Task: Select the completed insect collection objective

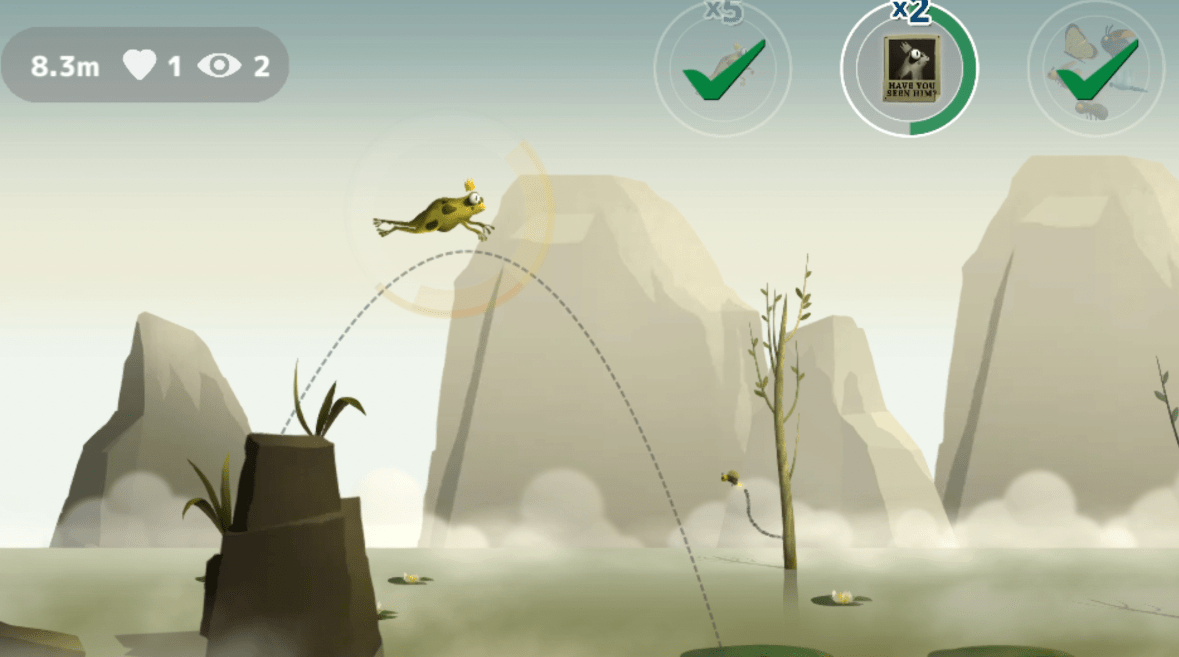Action: coord(1095,69)
